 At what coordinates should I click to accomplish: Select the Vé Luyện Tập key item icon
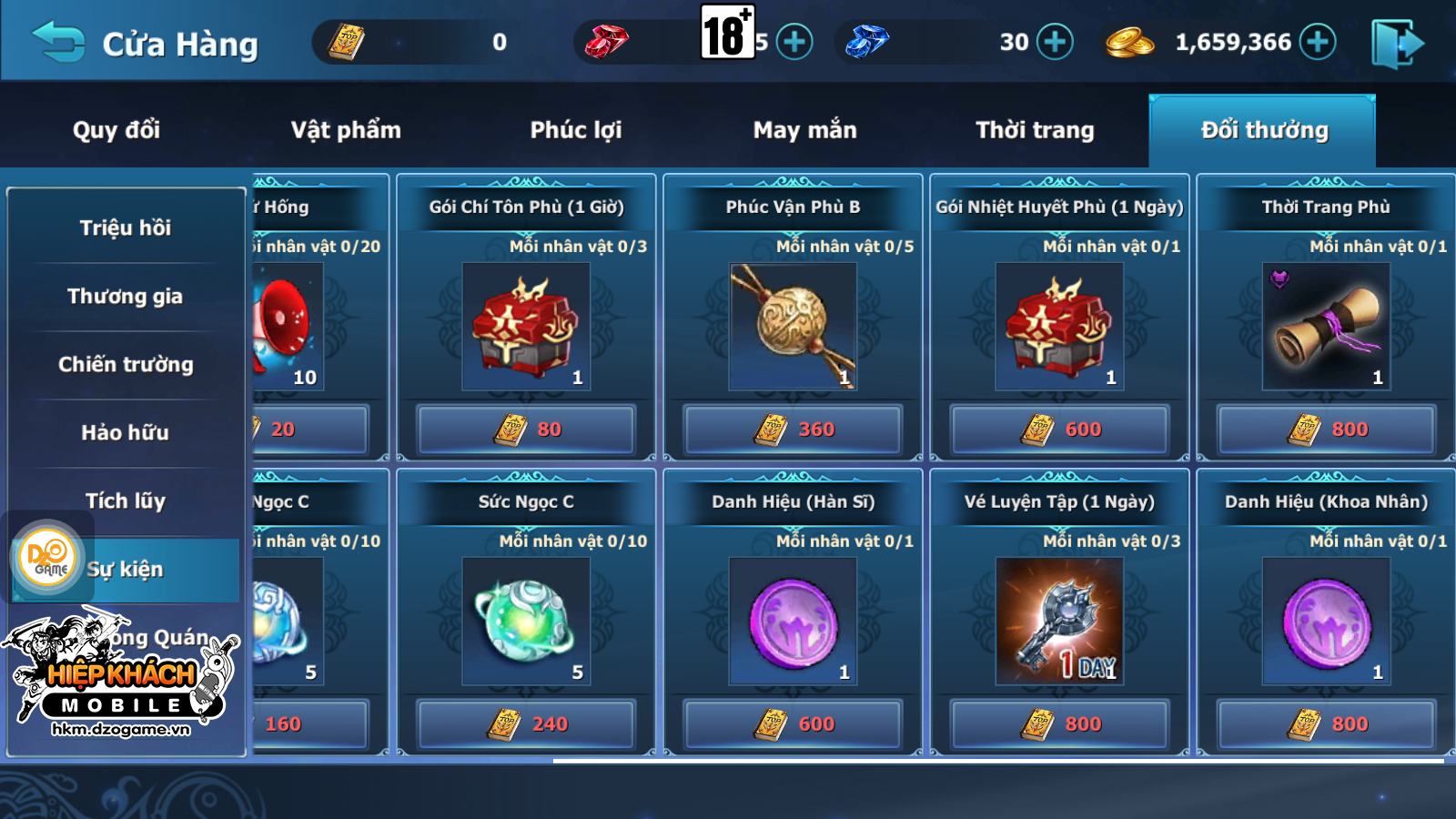1059,622
